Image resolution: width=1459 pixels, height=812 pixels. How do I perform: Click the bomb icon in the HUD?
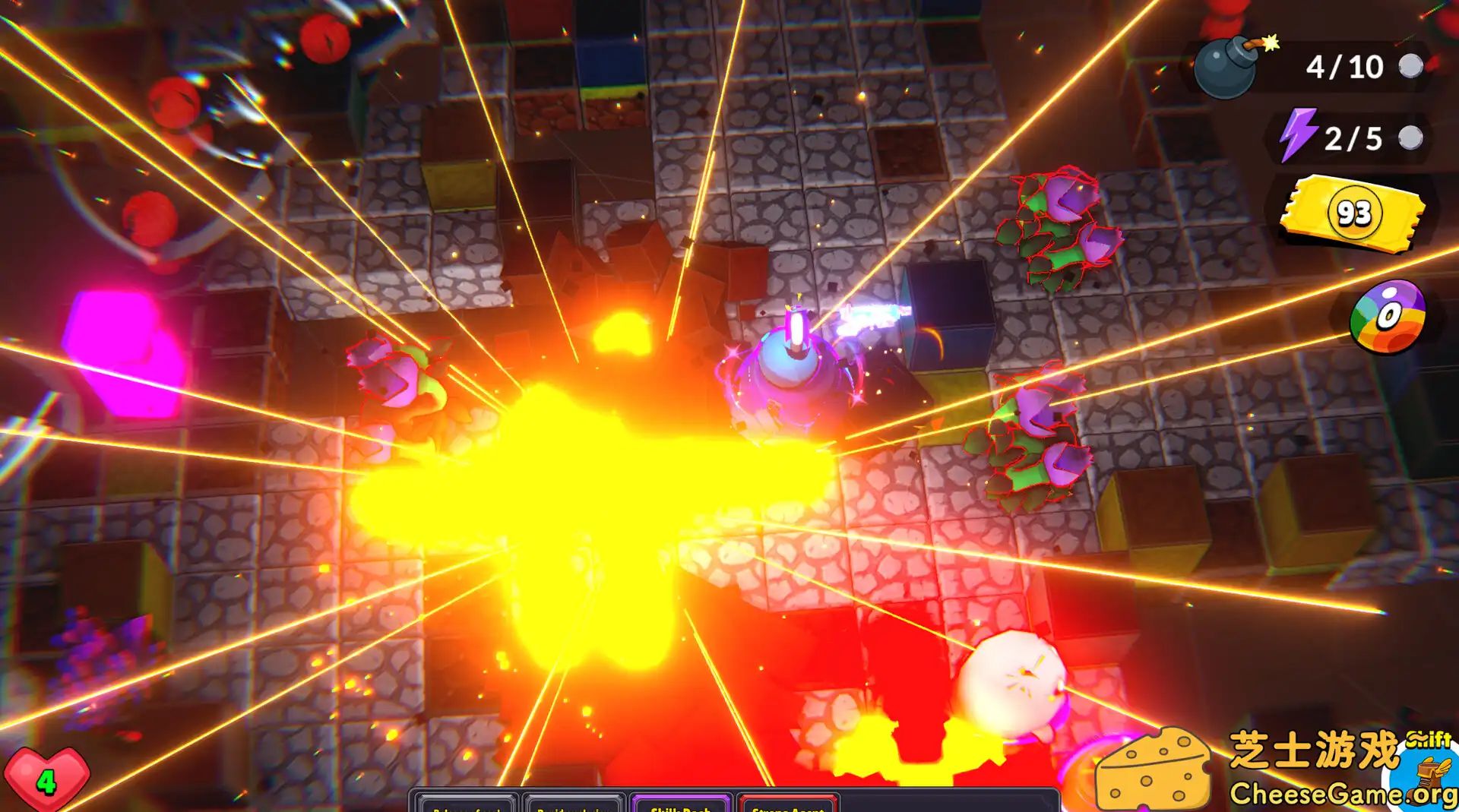pyautogui.click(x=1226, y=68)
